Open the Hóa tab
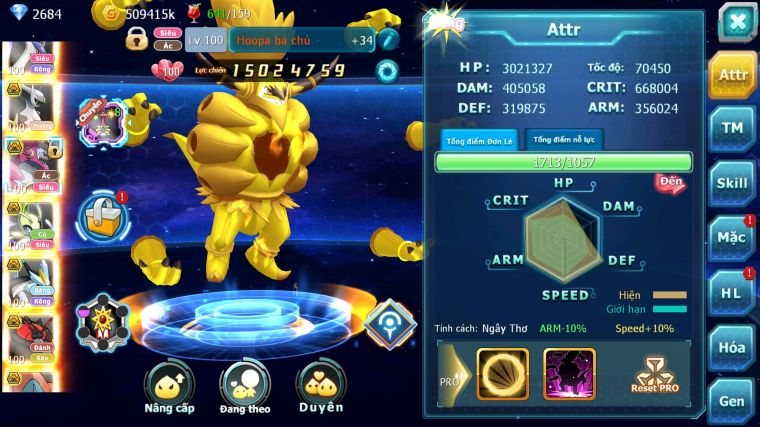This screenshot has width=760, height=427. tap(732, 347)
